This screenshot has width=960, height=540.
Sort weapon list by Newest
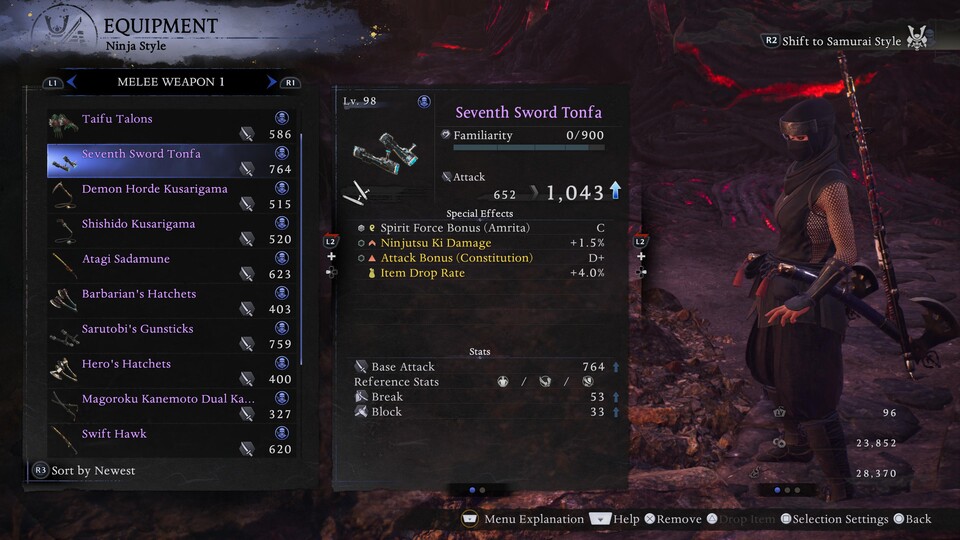(x=85, y=470)
